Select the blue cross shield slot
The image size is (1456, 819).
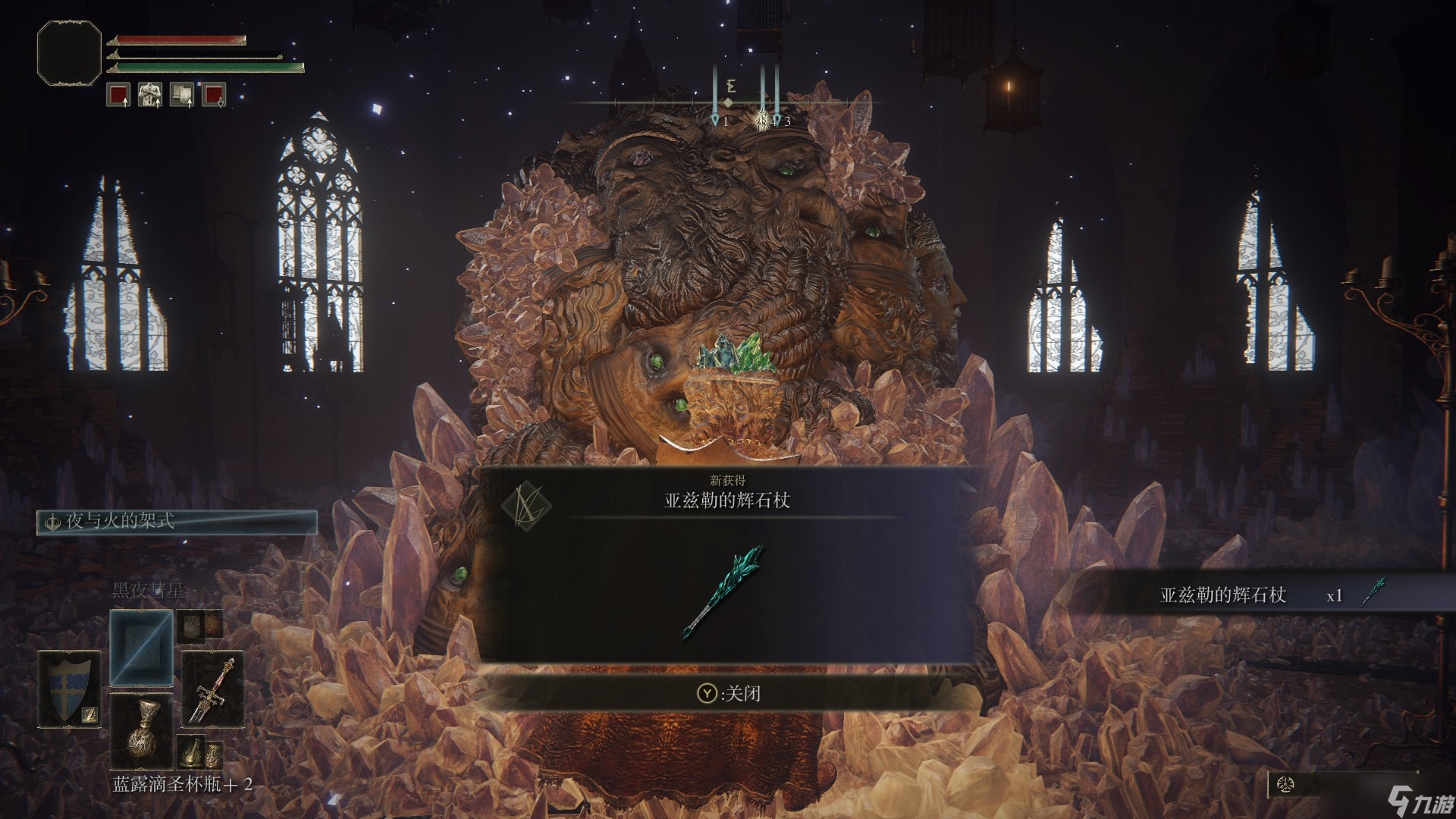click(x=71, y=689)
